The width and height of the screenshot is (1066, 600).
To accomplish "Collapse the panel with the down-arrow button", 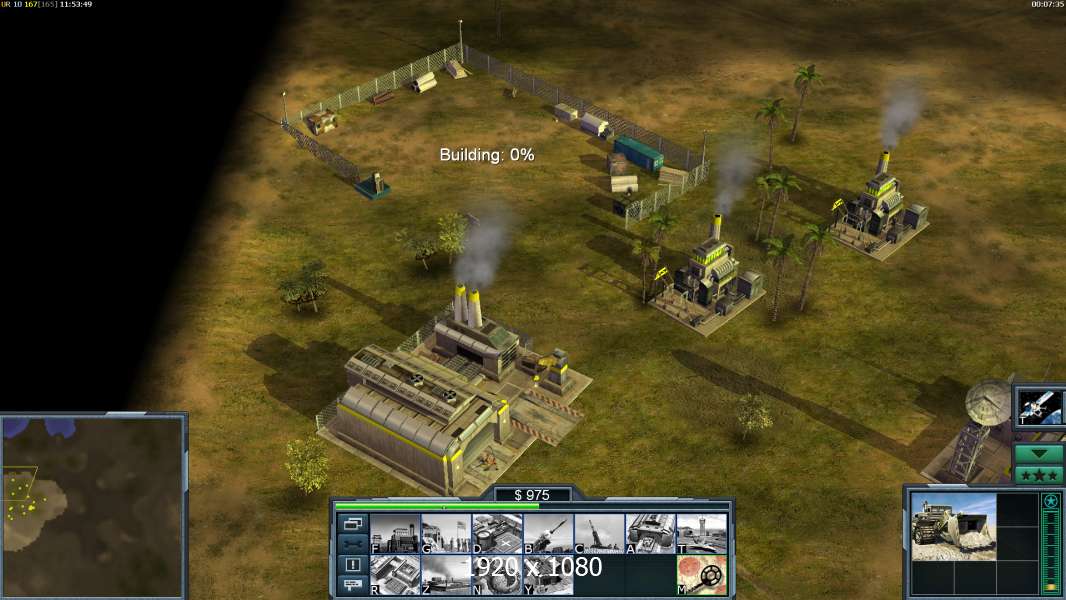I will pos(1039,453).
